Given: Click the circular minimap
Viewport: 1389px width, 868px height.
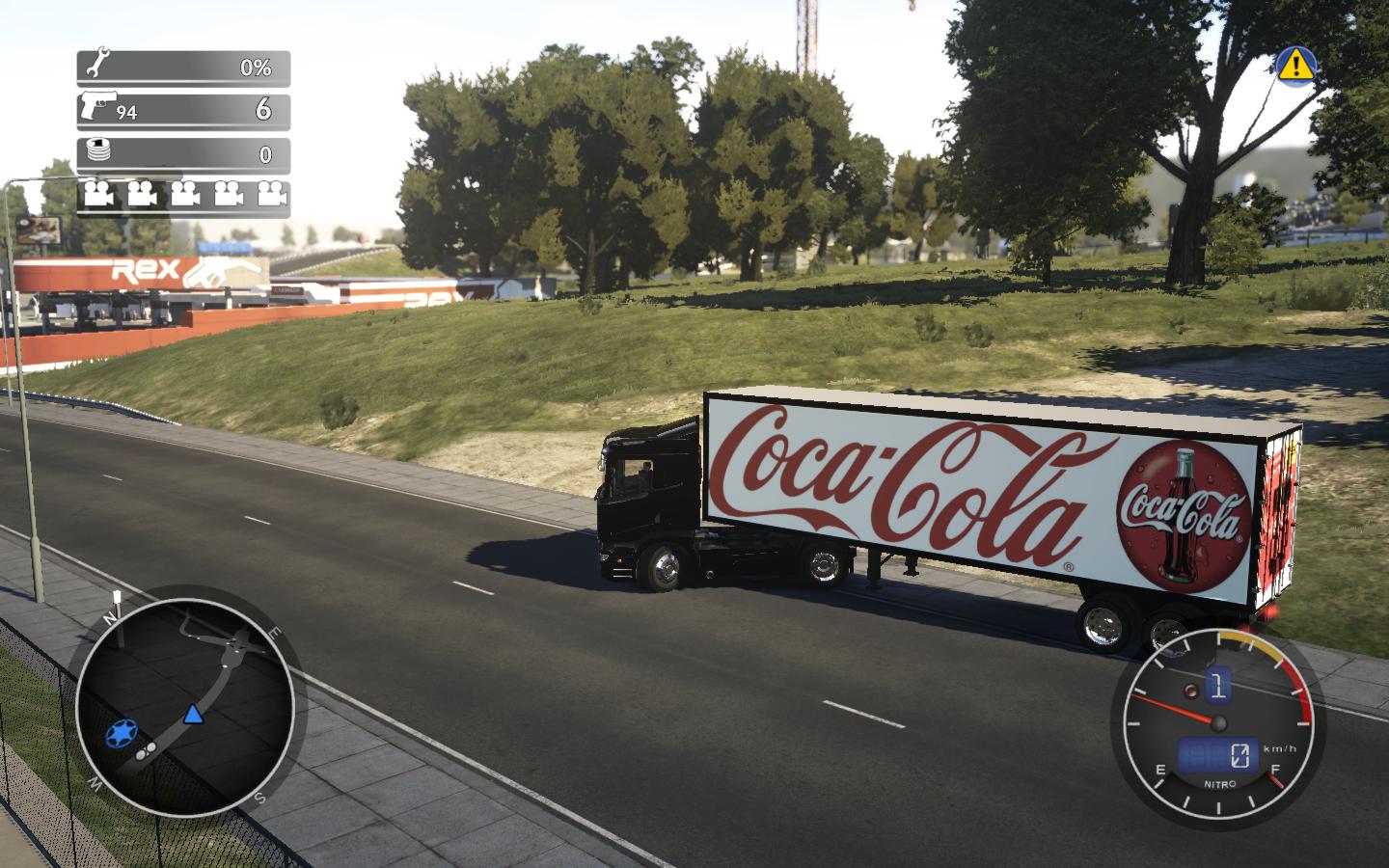Looking at the screenshot, I should click(x=185, y=706).
